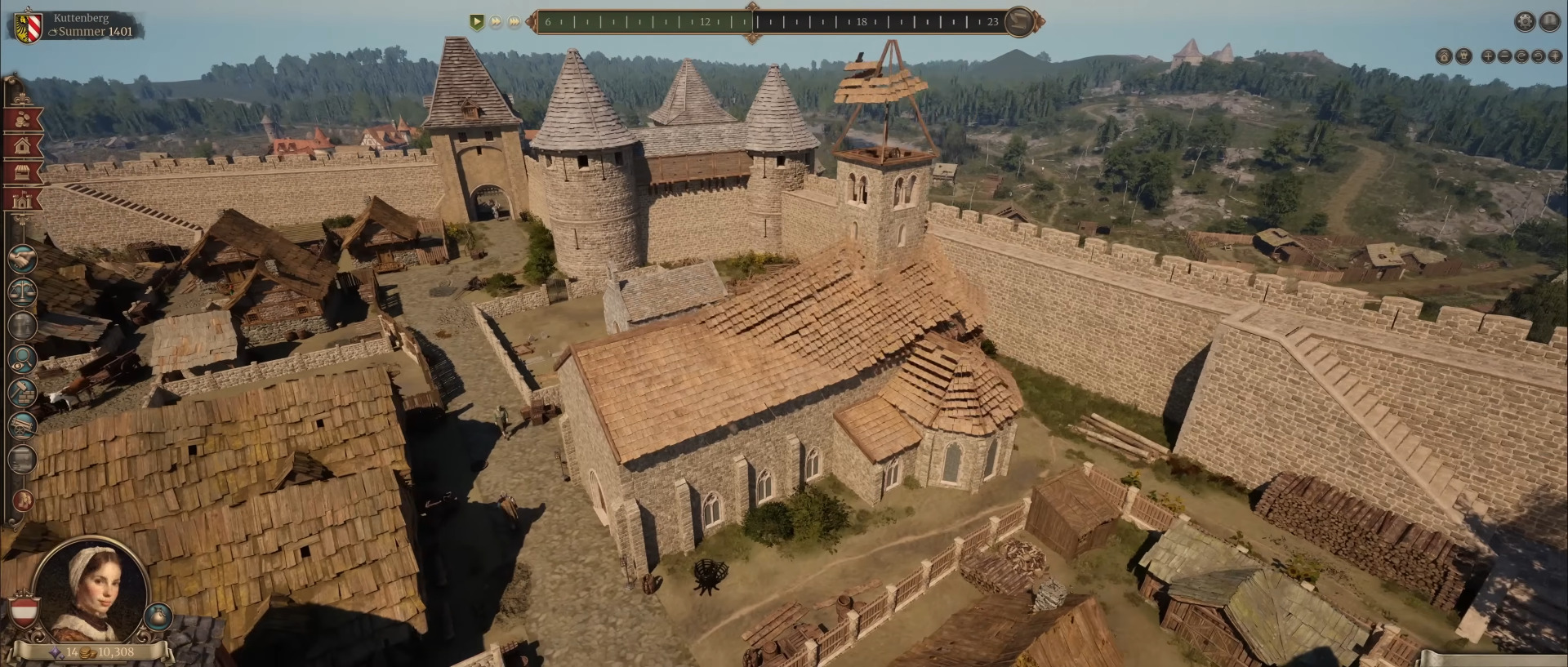
Task: Open the magnifying glass with eye icon
Action: (22, 359)
